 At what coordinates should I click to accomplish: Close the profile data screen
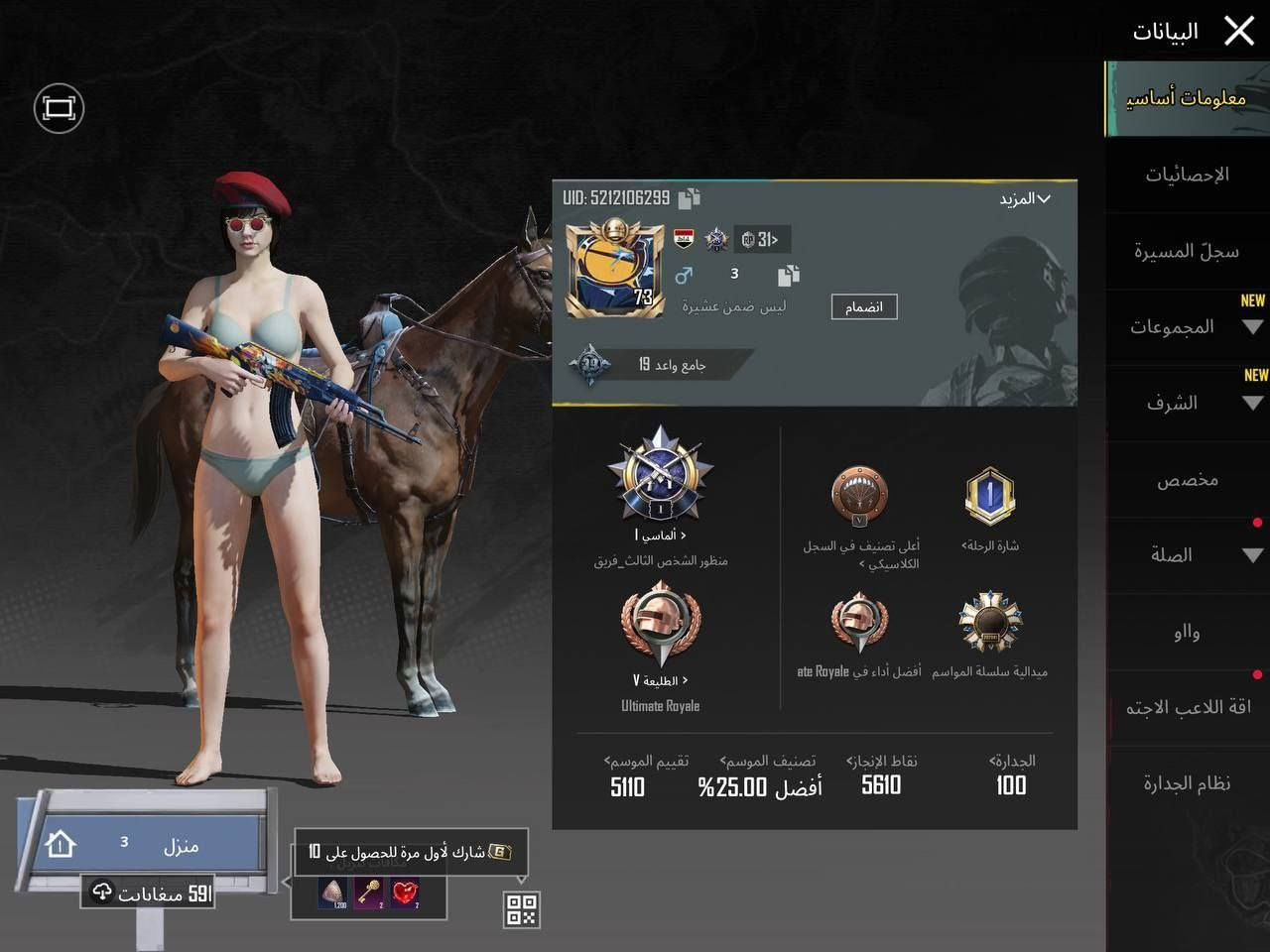coord(1239,32)
